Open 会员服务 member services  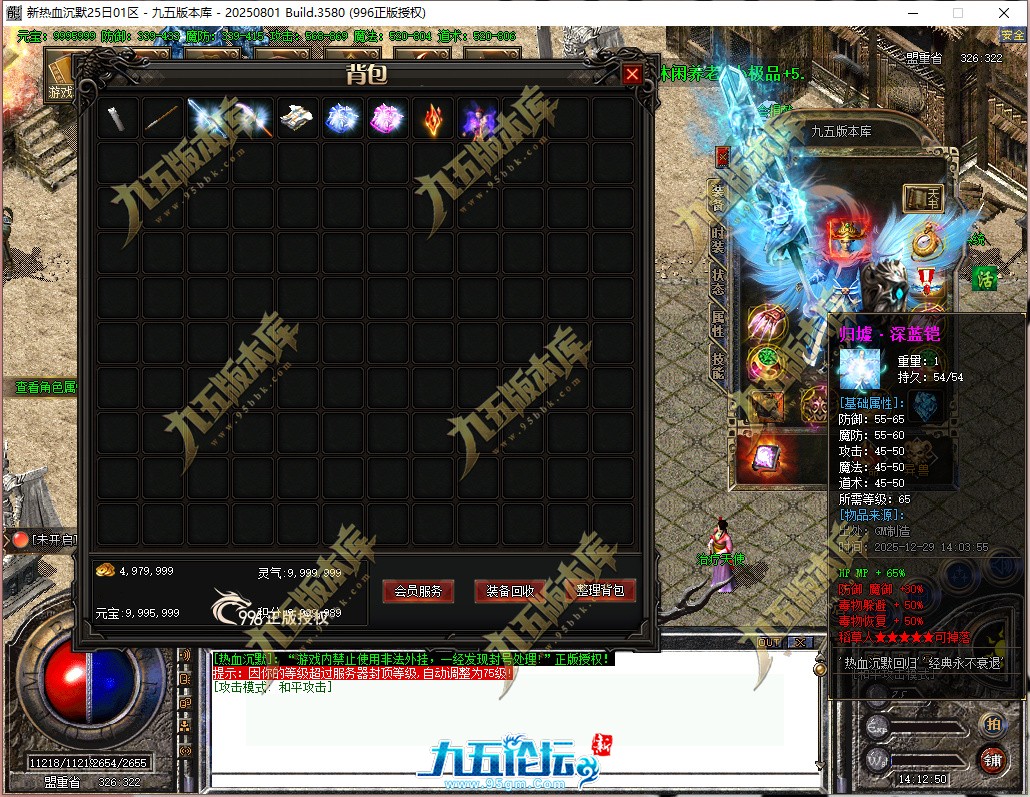point(418,591)
